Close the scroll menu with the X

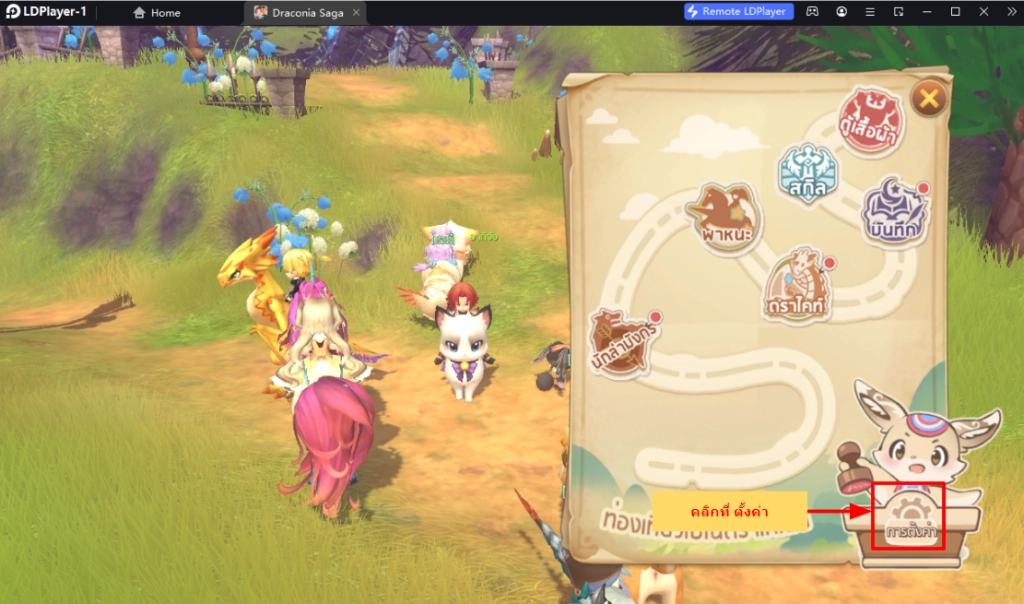click(929, 98)
